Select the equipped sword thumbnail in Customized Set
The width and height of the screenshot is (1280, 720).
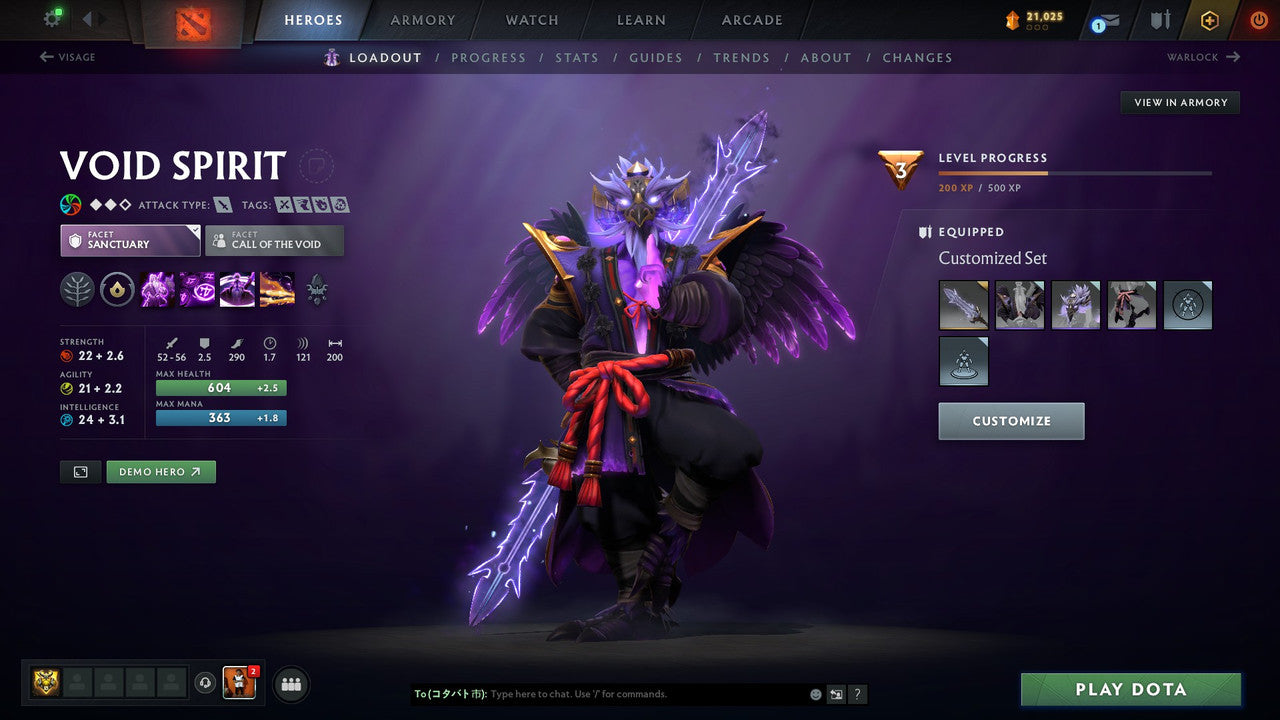pyautogui.click(x=964, y=305)
